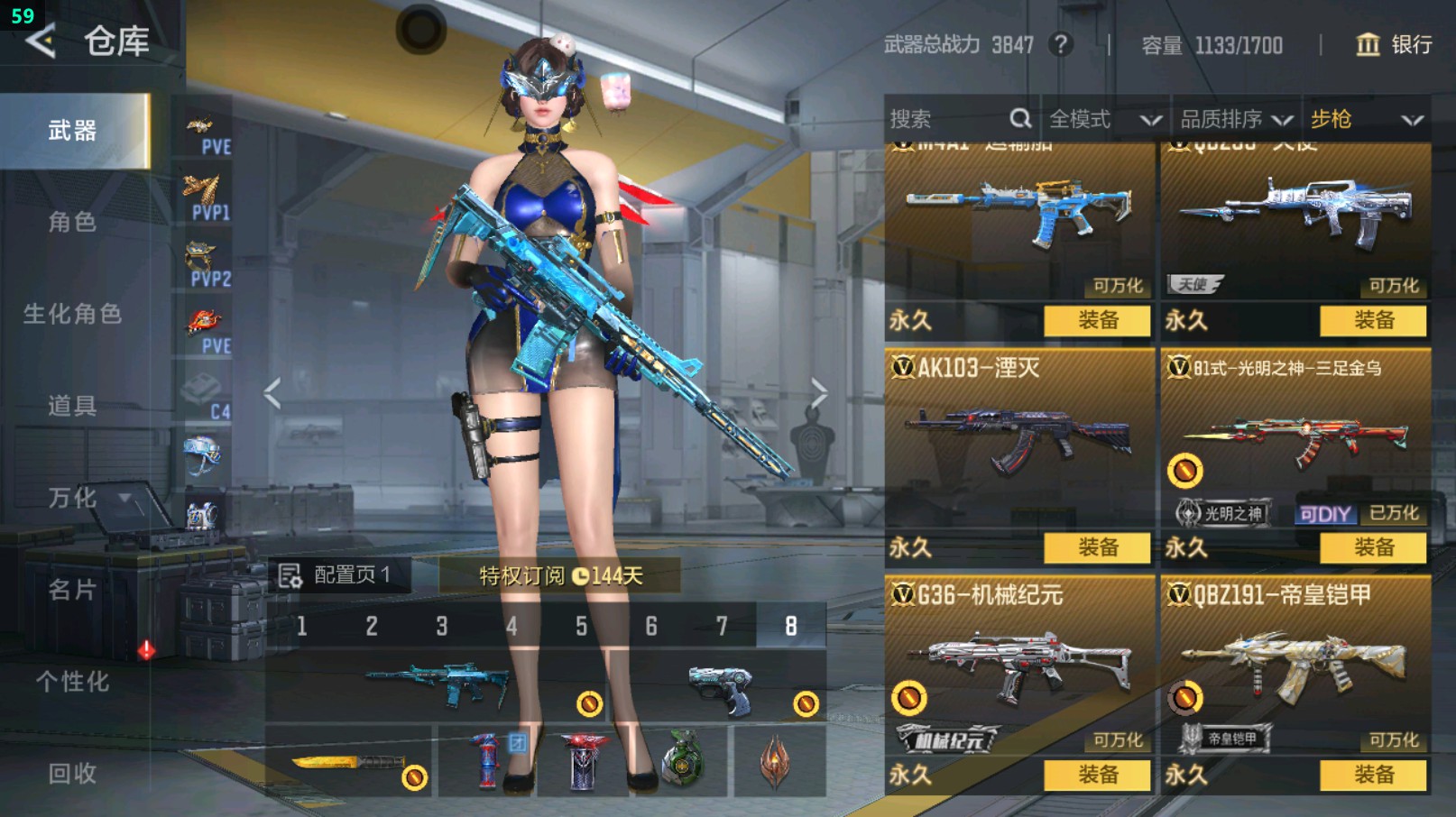Screen dimensions: 1456x817
Task: Show help for 武器总战力
Action: click(x=1062, y=44)
